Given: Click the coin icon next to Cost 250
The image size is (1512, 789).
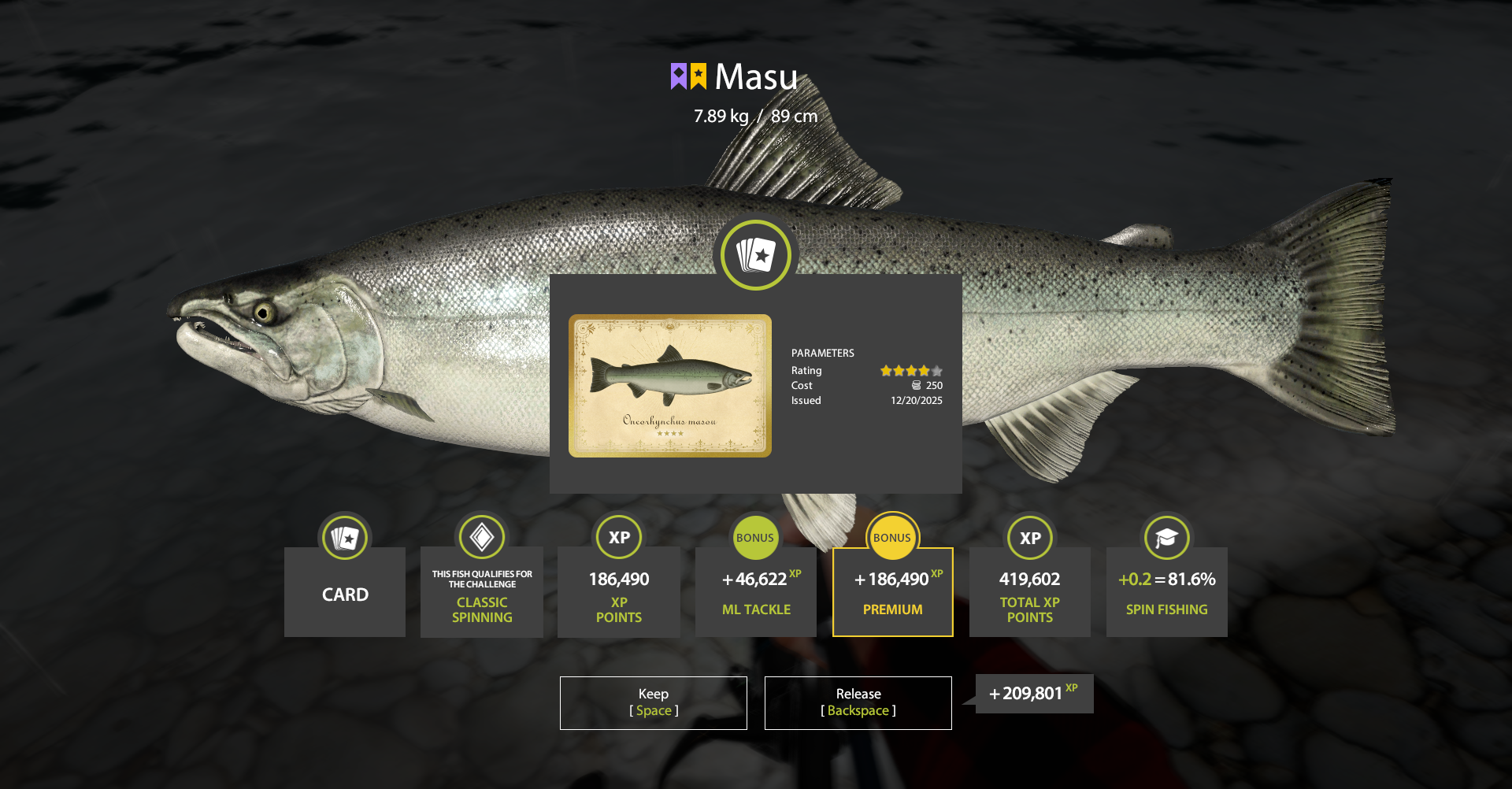Looking at the screenshot, I should point(916,385).
